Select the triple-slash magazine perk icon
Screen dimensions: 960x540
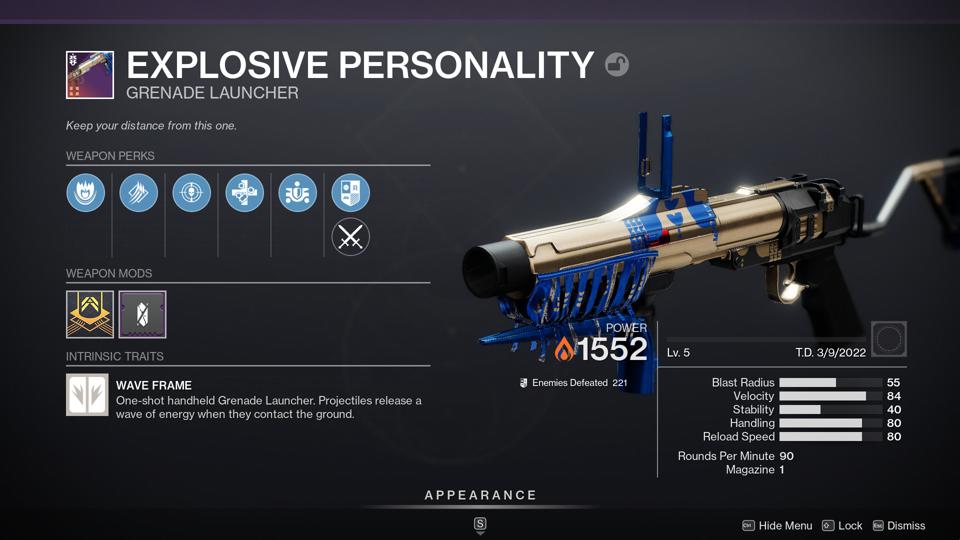(x=139, y=193)
